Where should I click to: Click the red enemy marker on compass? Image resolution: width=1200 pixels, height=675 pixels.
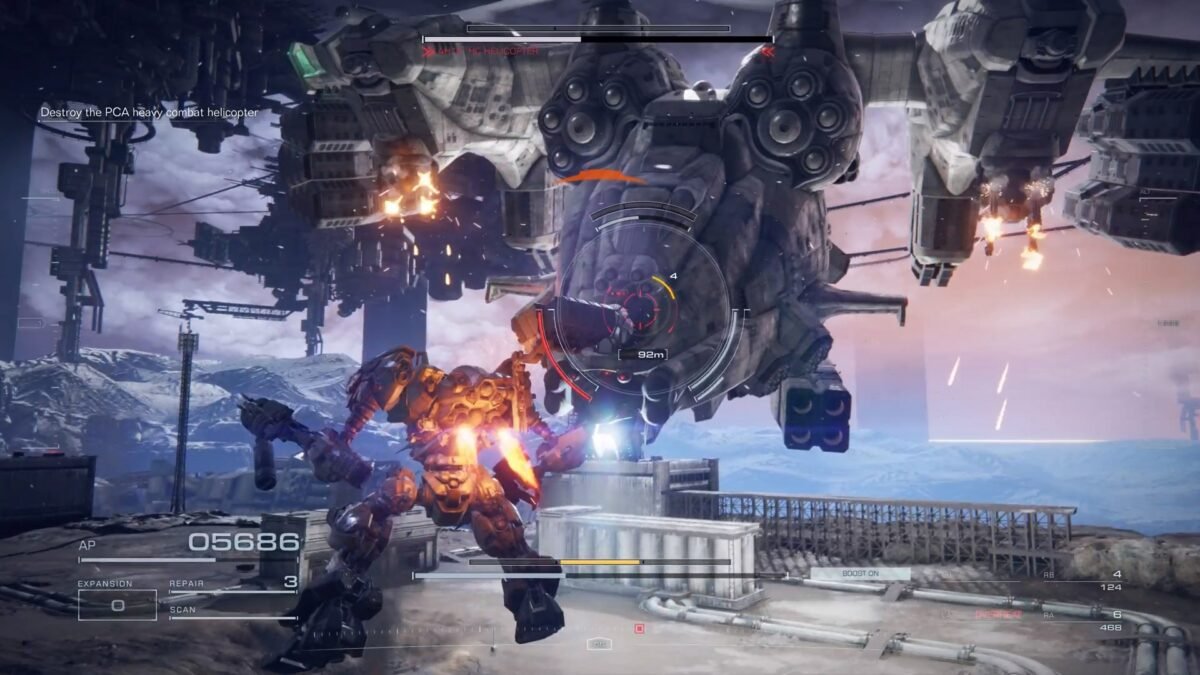[639, 629]
